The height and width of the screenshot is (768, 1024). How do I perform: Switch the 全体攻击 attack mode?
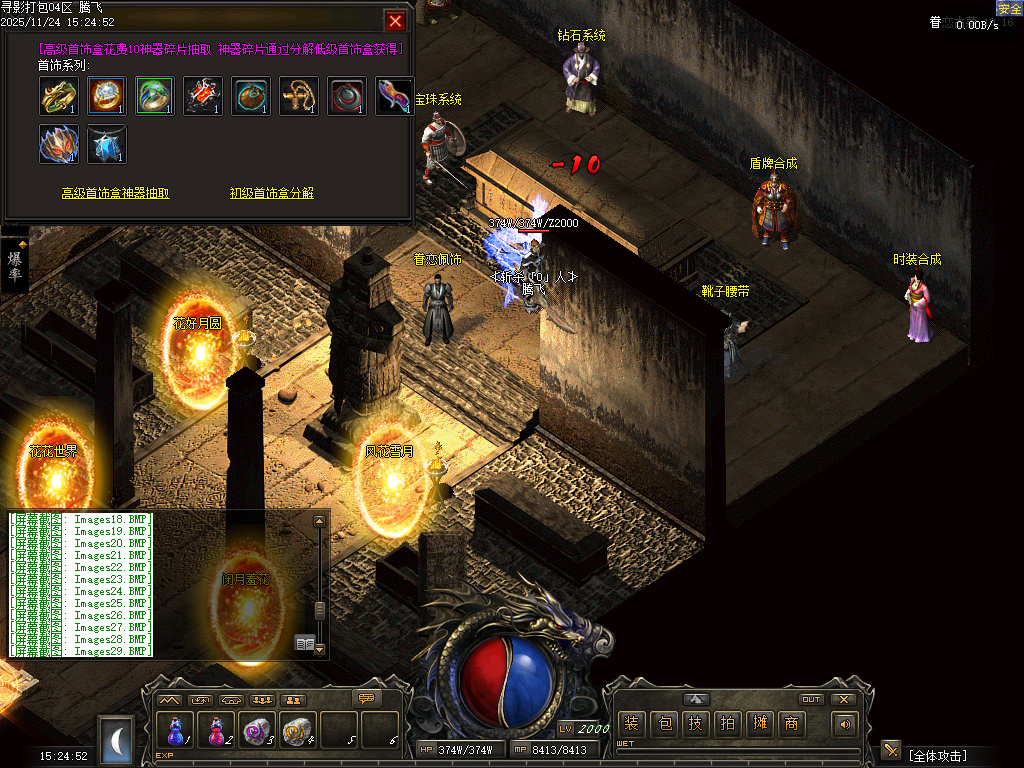pos(937,756)
